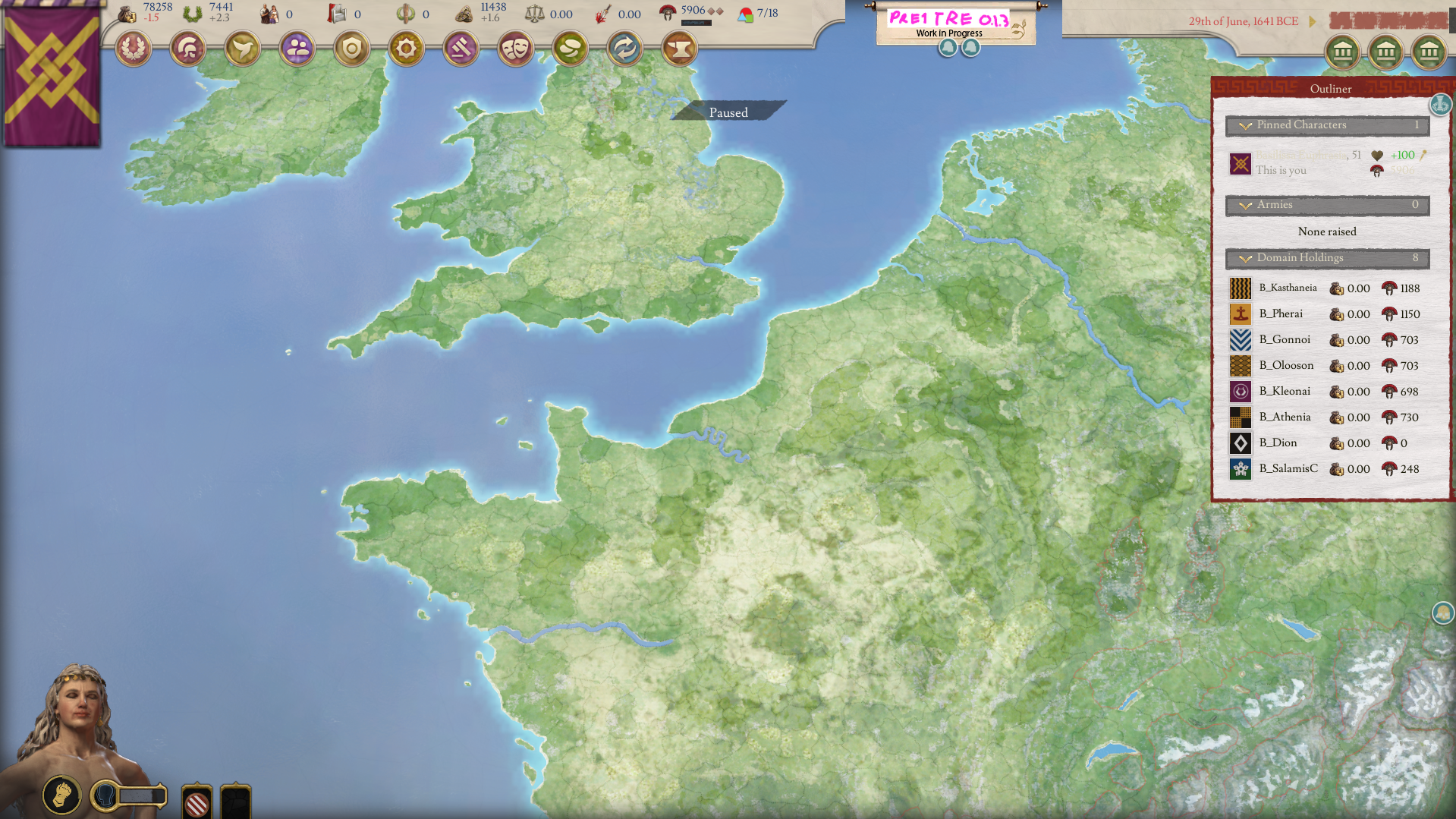Viewport: 1456px width, 819px height.
Task: Open the laurel wreath menu button
Action: point(134,49)
